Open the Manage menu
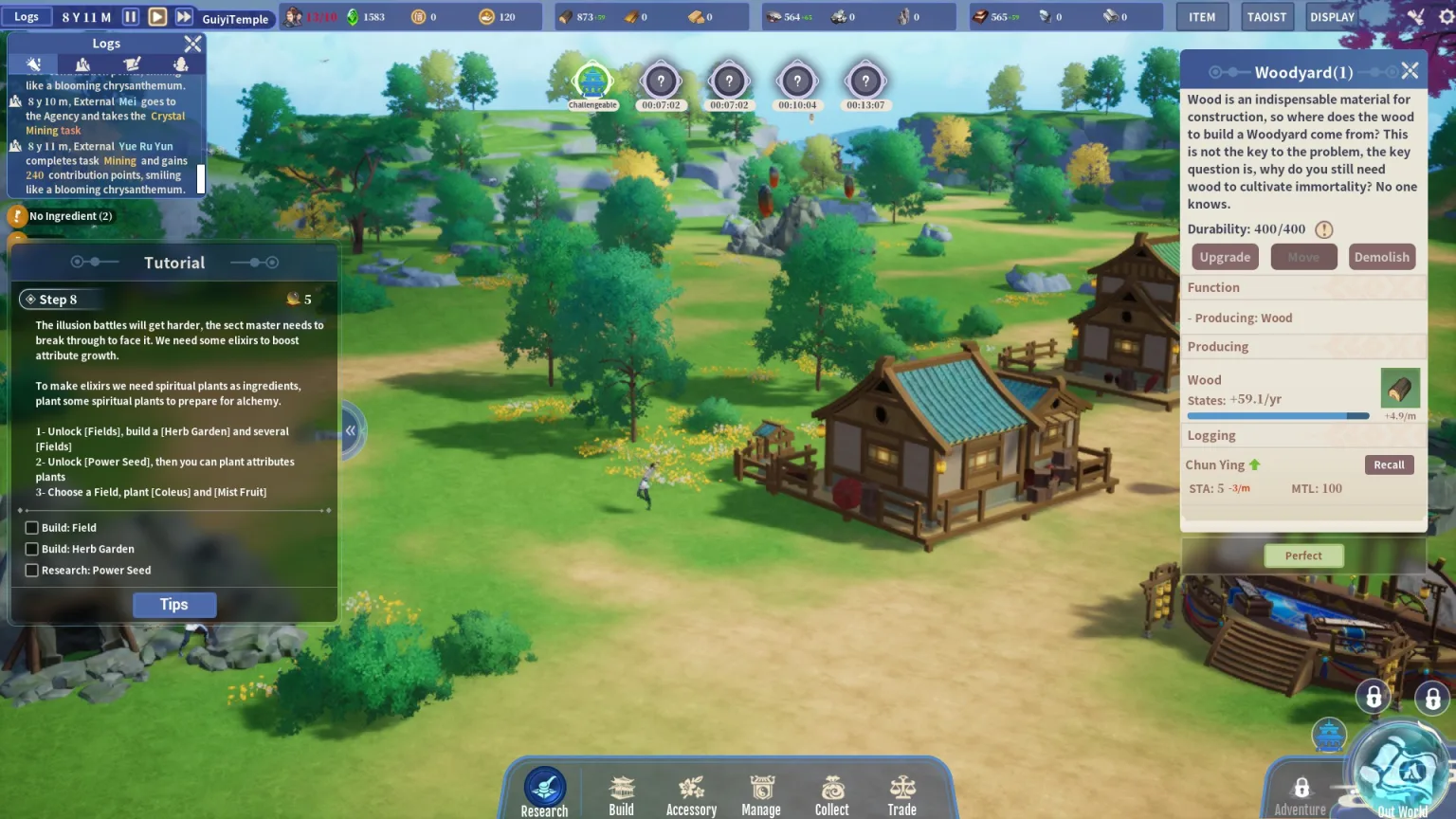1456x819 pixels. pyautogui.click(x=761, y=794)
